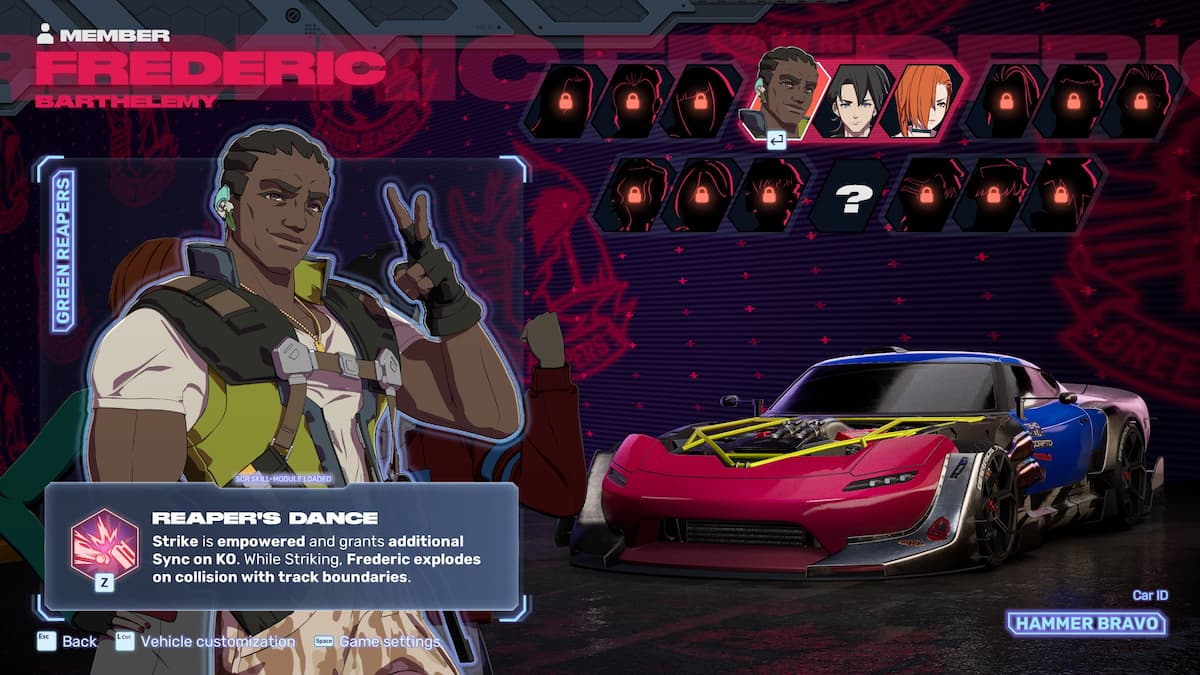
Task: Choose the dark-haired character portrait
Action: (x=852, y=100)
